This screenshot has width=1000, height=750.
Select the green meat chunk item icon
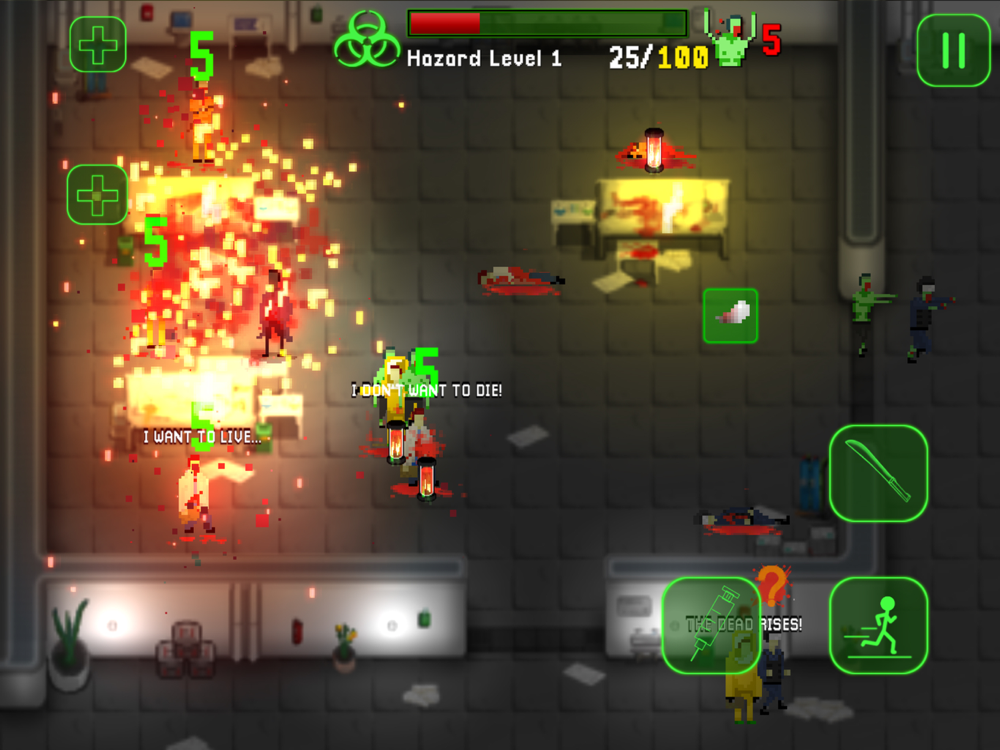tap(730, 316)
